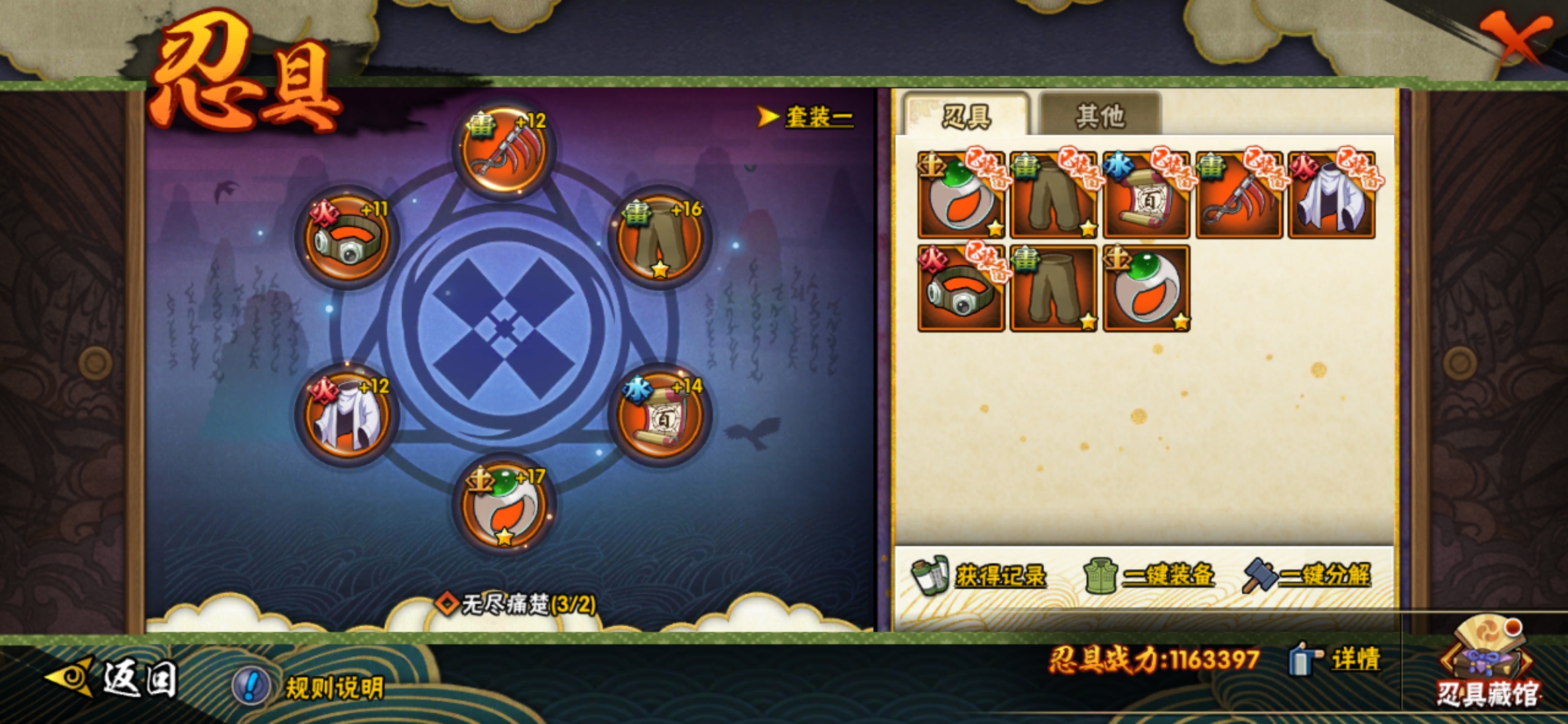Select the equipped +14 water scroll slot
This screenshot has width=1568, height=724.
(x=660, y=416)
